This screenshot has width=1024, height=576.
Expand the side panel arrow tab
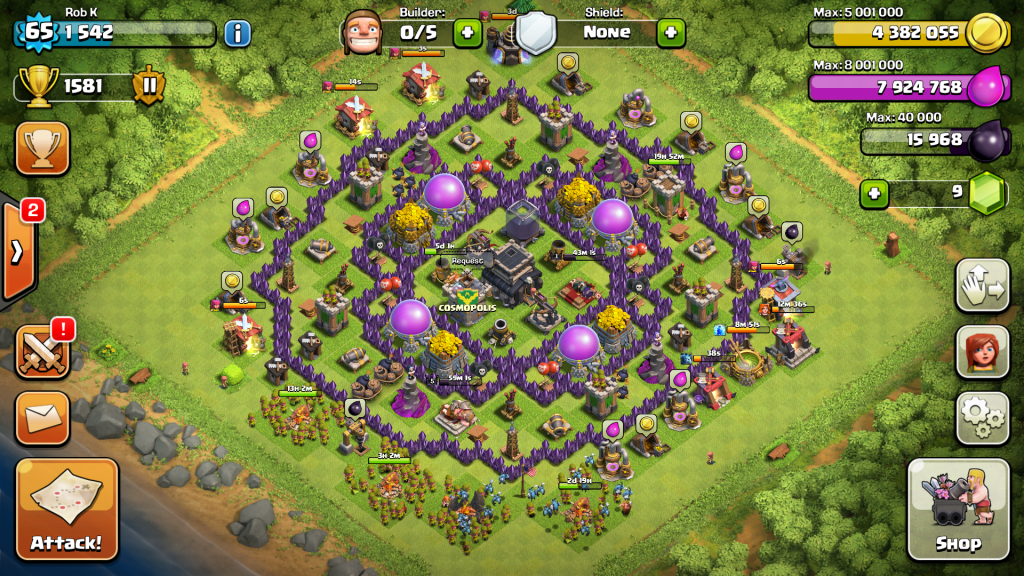click(18, 251)
